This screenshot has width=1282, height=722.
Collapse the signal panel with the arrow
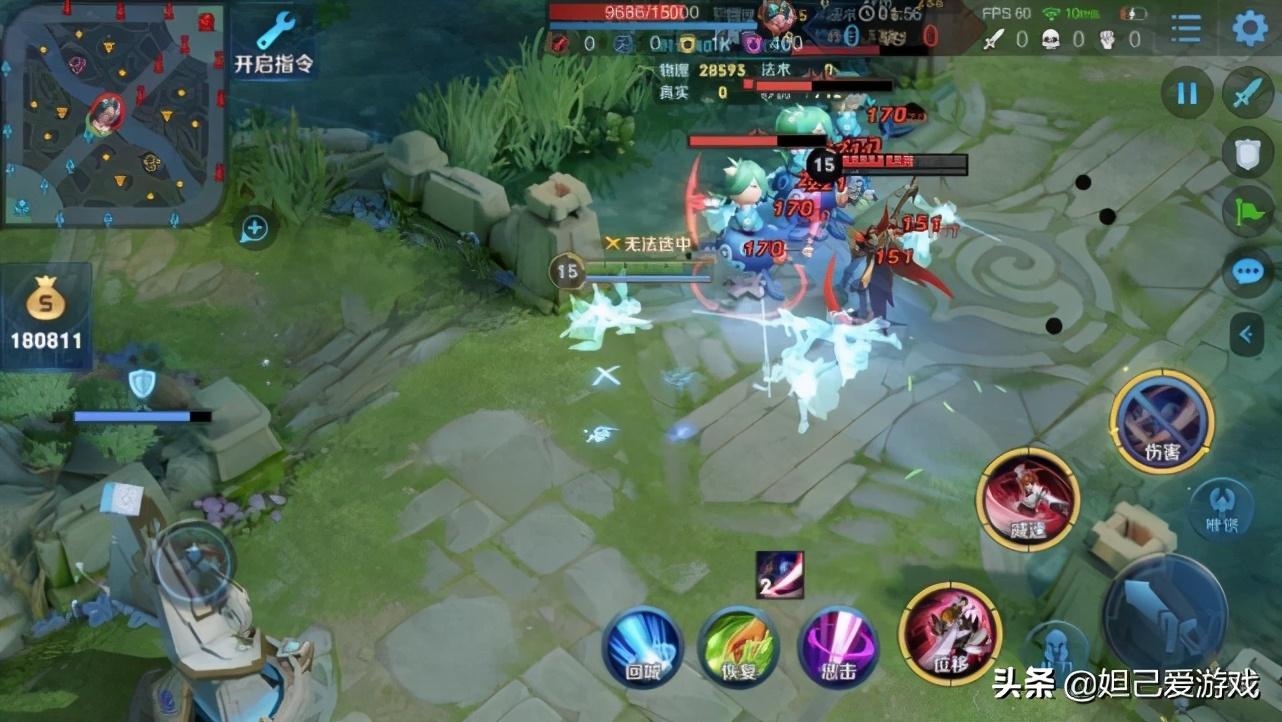tap(1247, 334)
